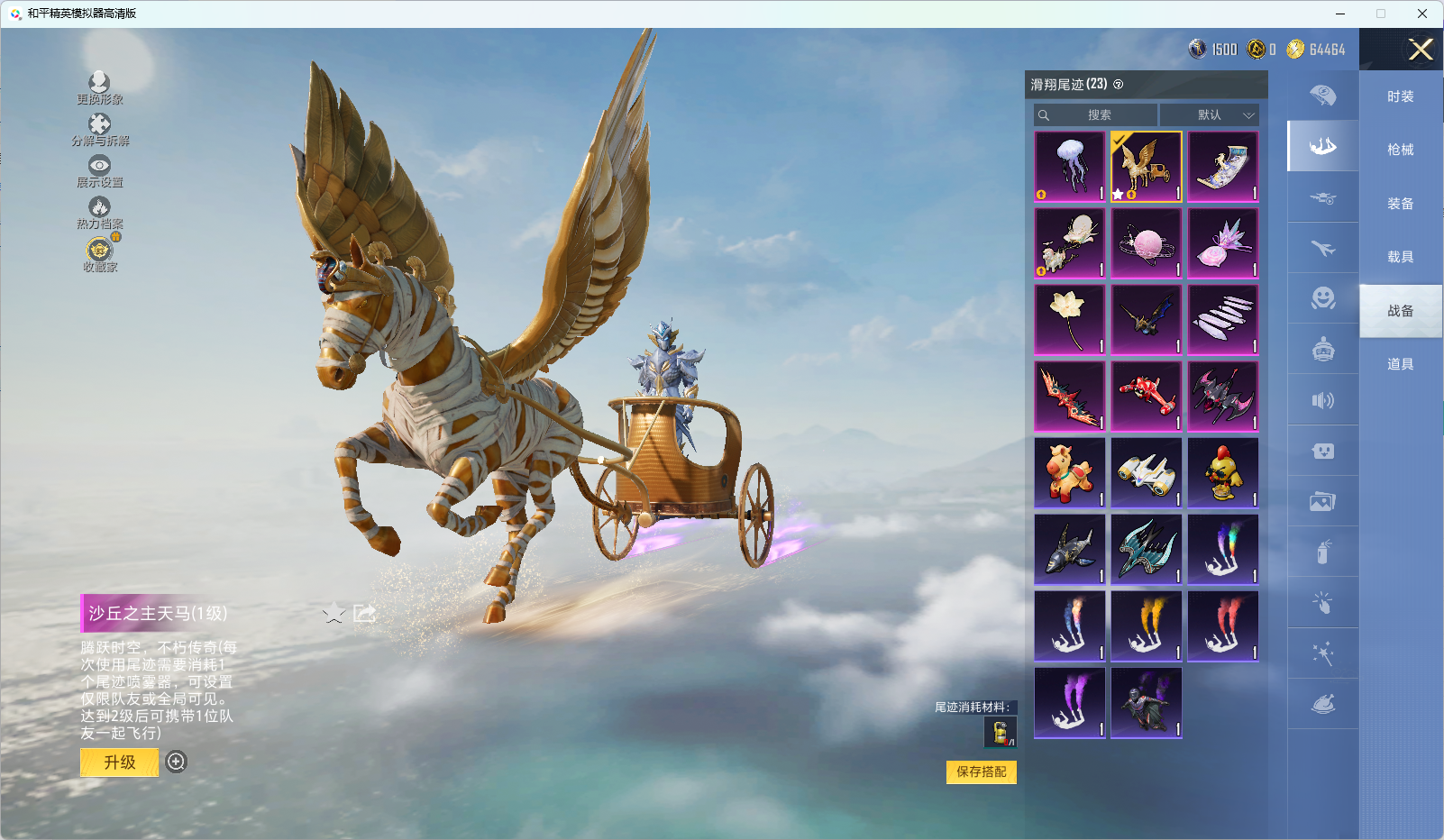Click the 升级 upgrade button
The height and width of the screenshot is (840, 1444).
pos(119,762)
